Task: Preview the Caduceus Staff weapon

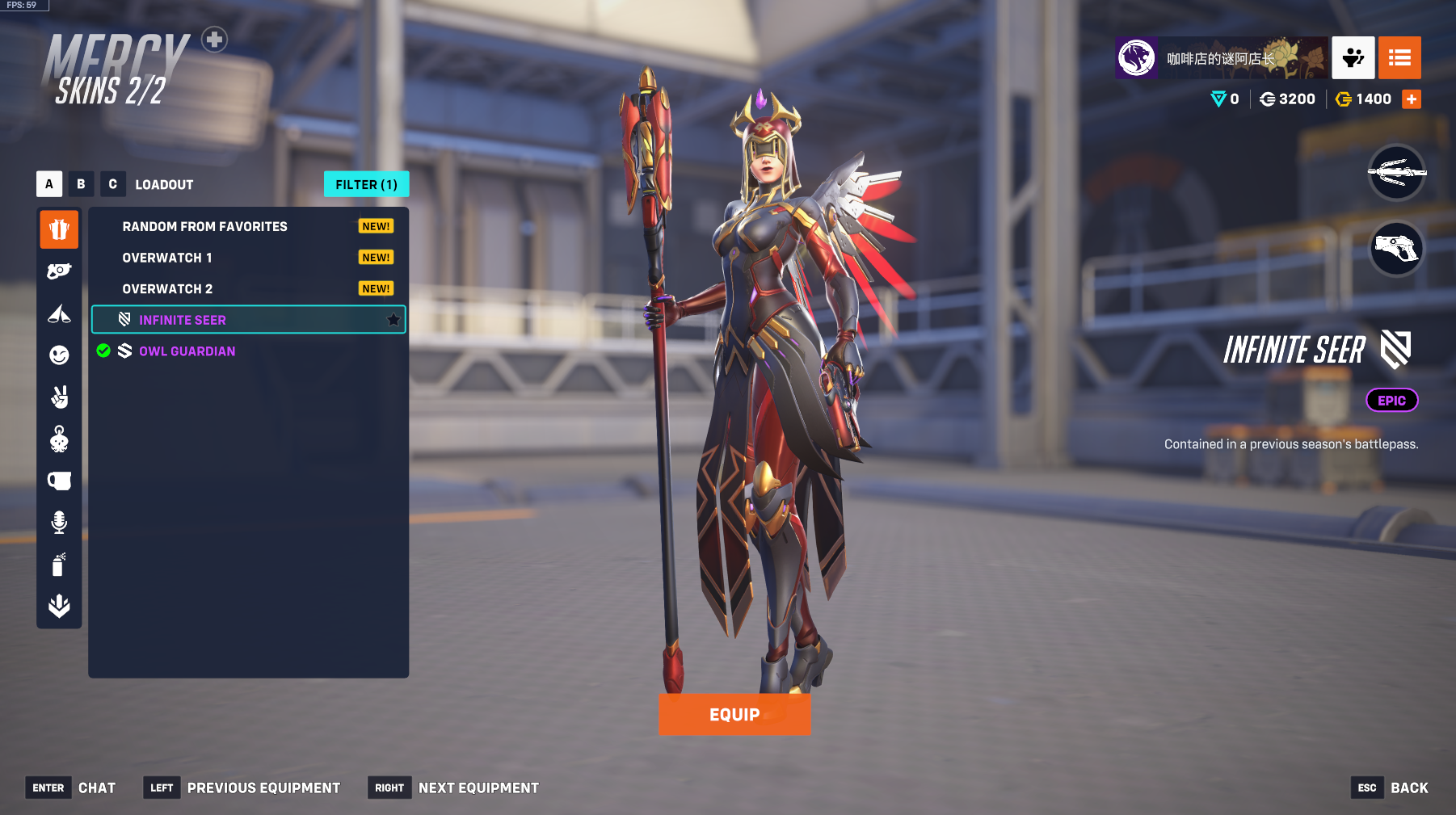Action: (x=1396, y=172)
